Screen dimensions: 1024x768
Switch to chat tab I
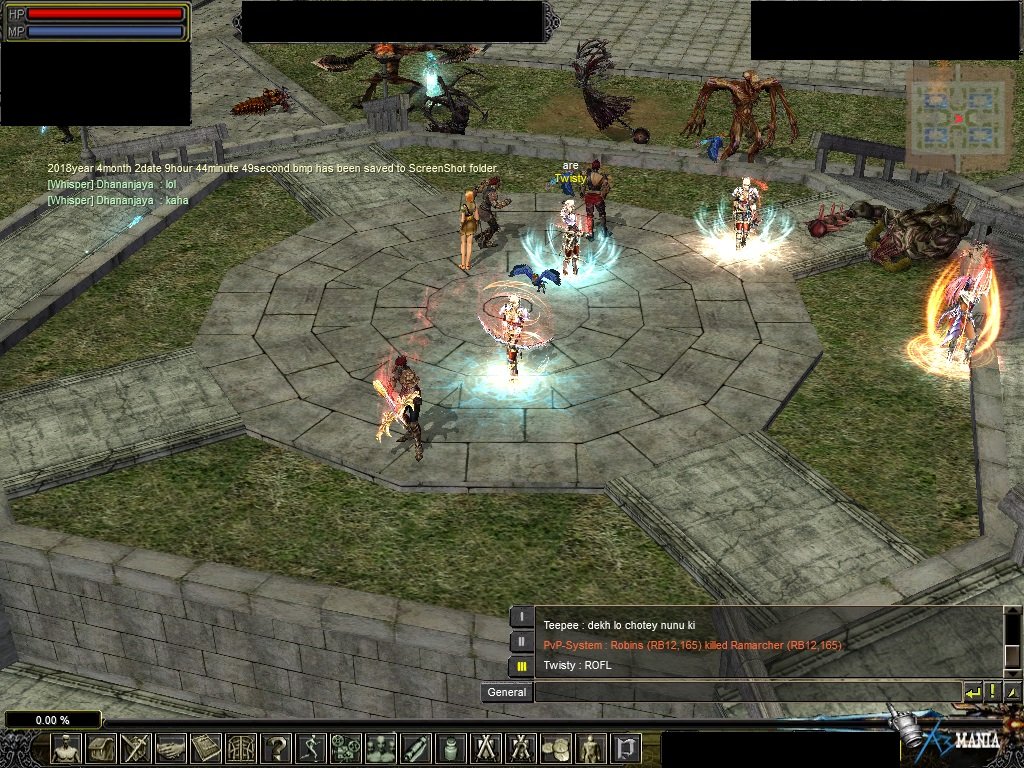click(x=522, y=617)
